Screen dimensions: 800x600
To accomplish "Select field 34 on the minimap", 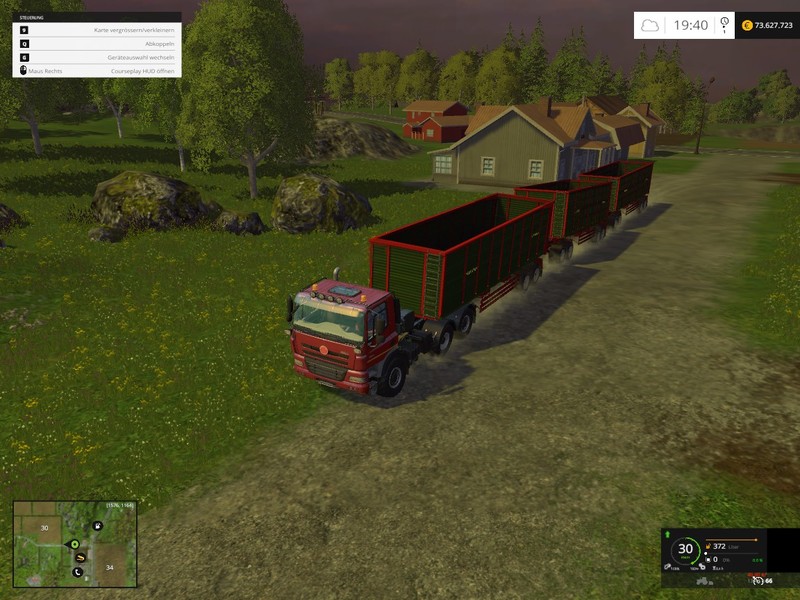I will click(111, 567).
